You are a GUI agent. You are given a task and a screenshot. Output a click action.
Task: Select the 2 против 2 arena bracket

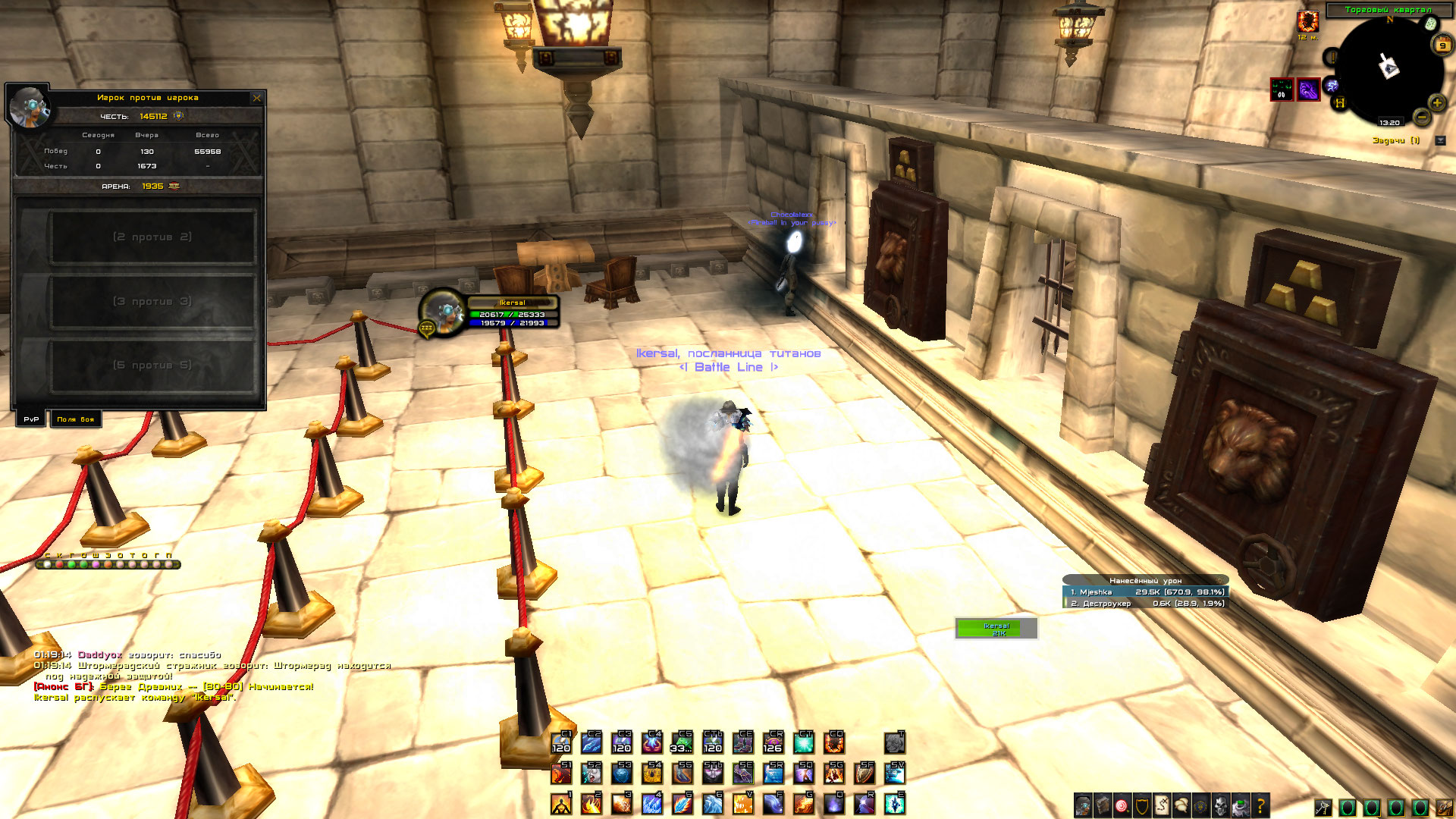152,237
